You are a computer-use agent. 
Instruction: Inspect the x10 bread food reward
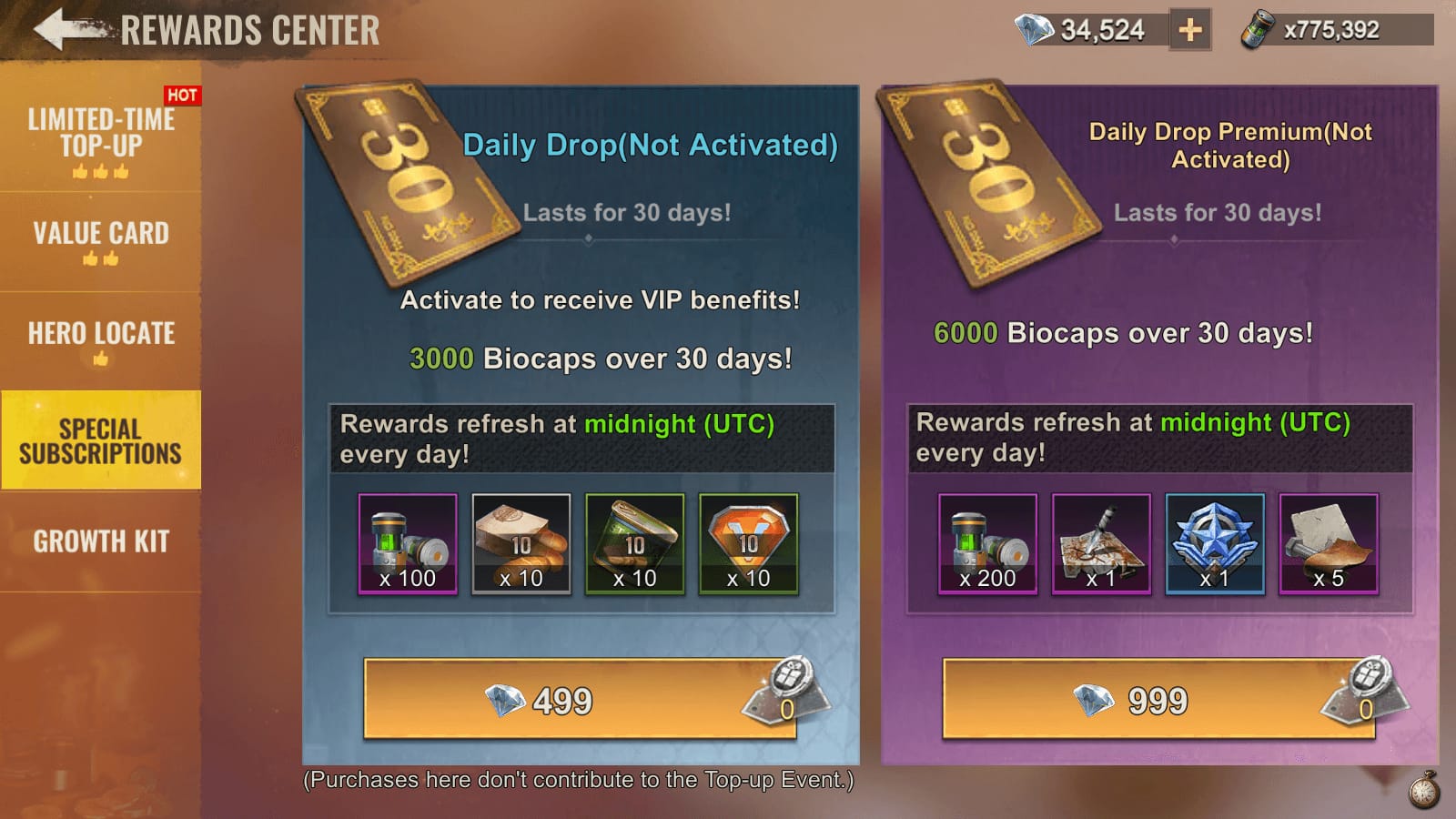pyautogui.click(x=521, y=544)
